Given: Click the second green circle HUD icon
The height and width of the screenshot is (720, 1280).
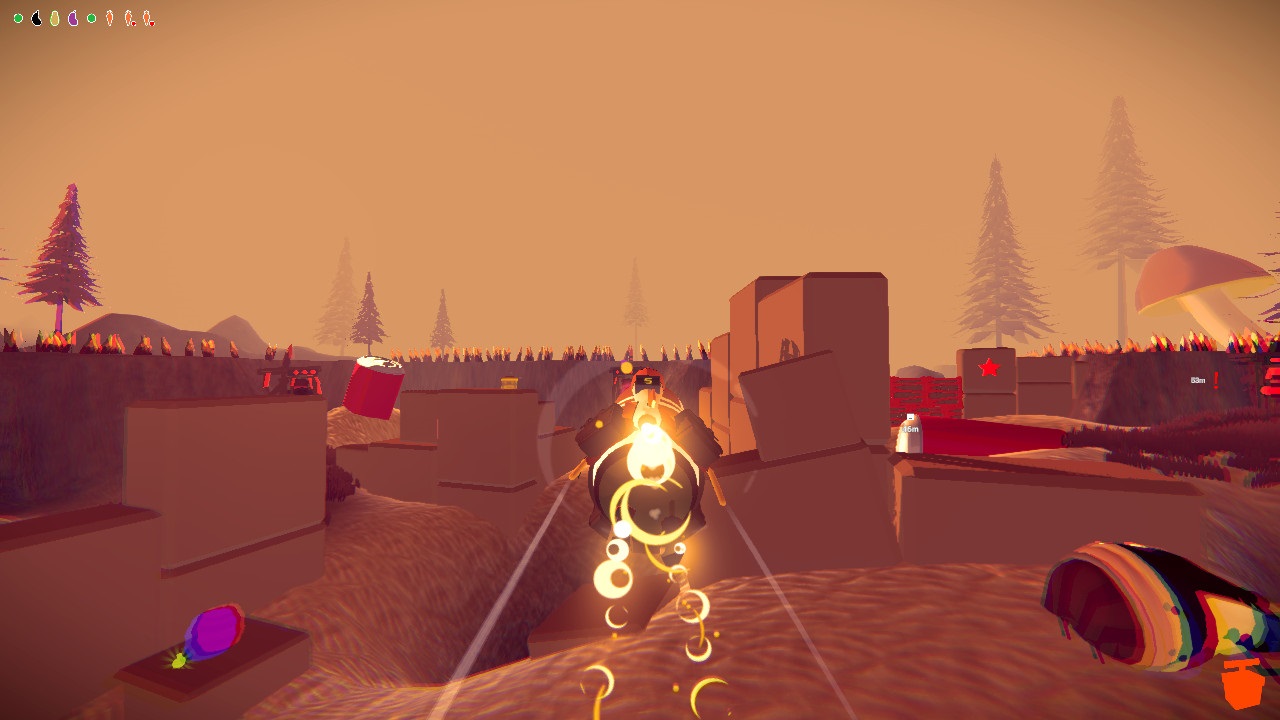Looking at the screenshot, I should [x=91, y=17].
